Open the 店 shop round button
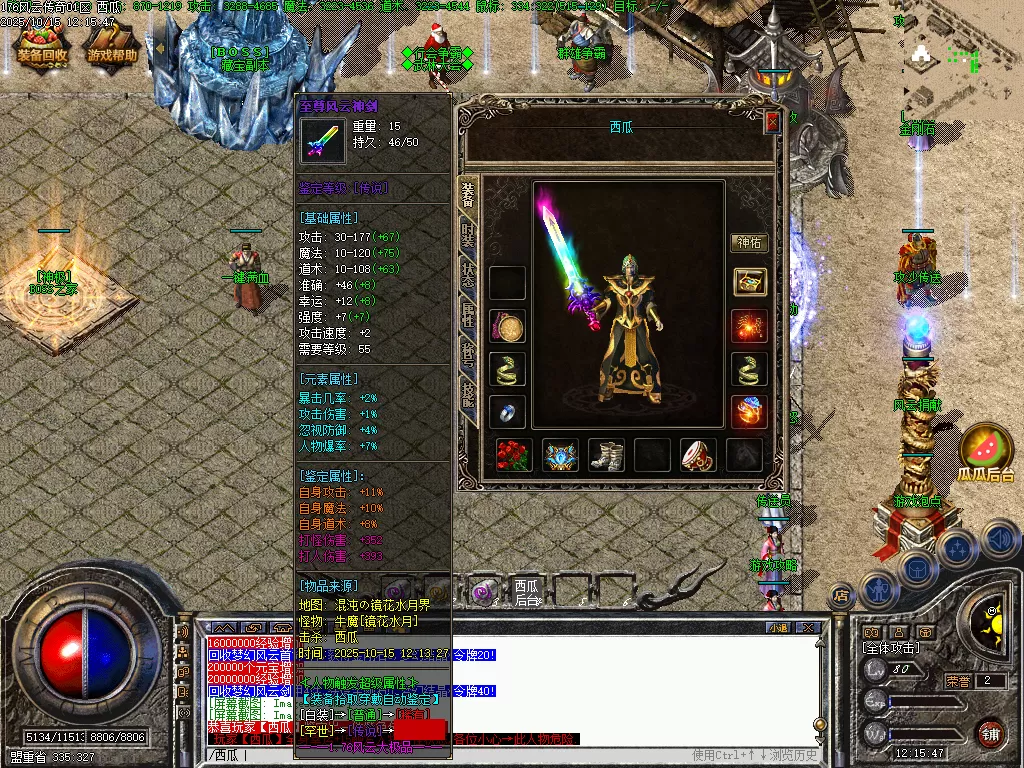 pos(841,596)
